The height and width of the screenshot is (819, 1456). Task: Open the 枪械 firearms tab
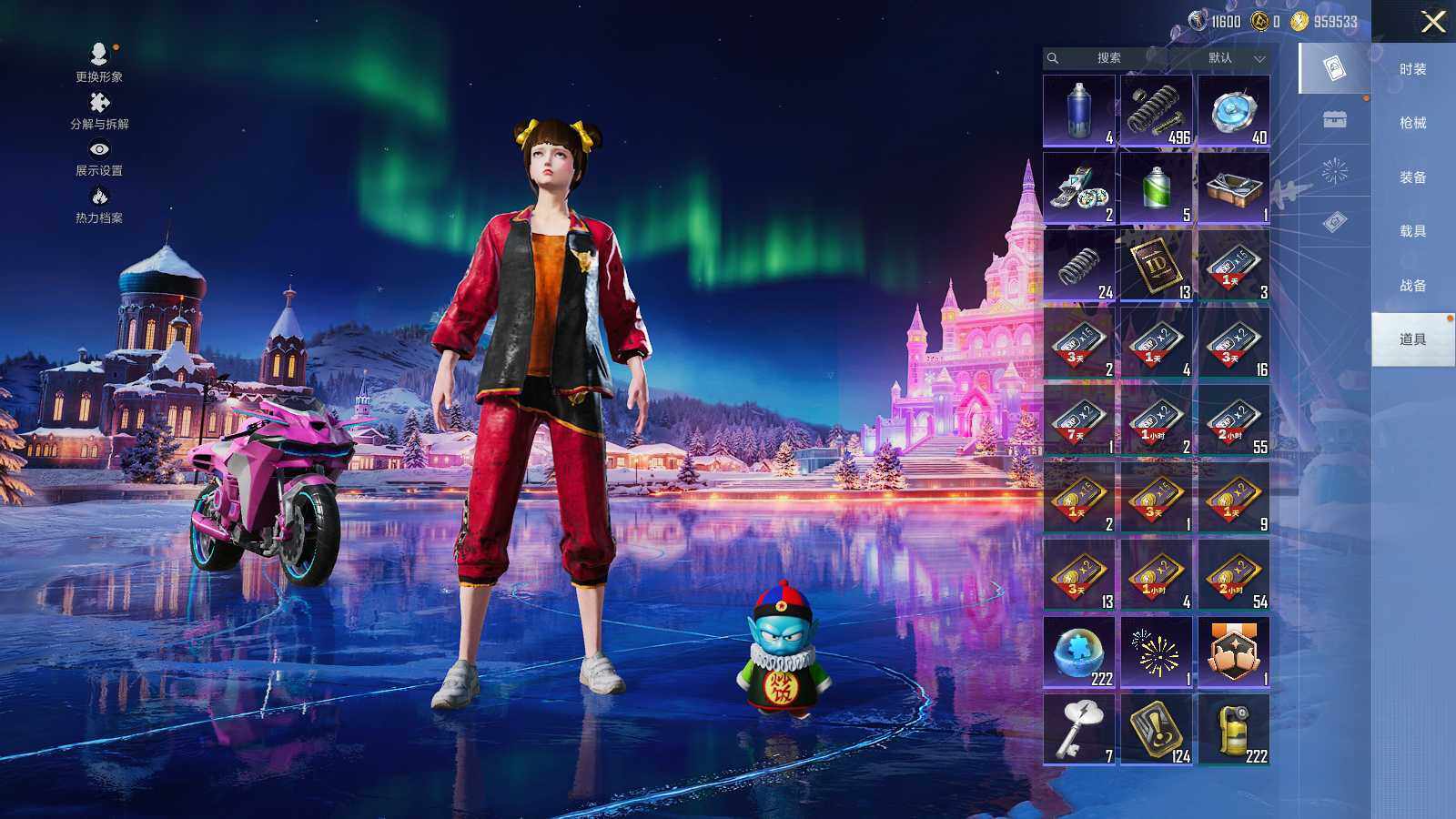tap(1412, 123)
